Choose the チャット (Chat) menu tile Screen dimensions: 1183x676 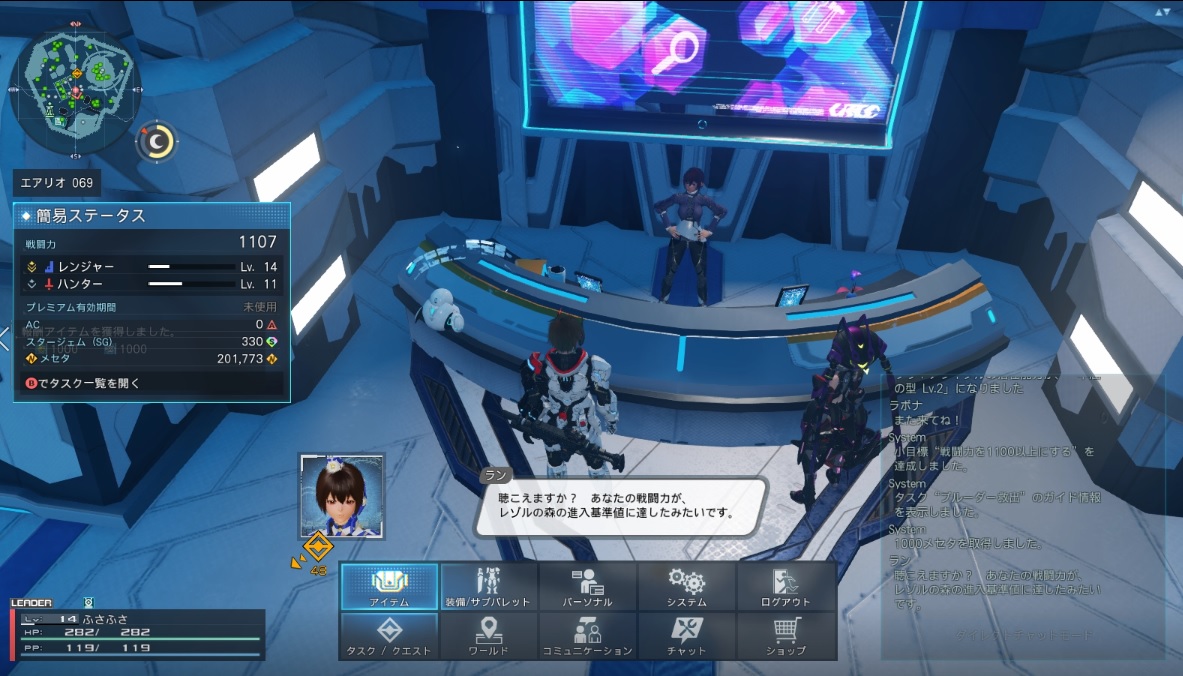(686, 636)
